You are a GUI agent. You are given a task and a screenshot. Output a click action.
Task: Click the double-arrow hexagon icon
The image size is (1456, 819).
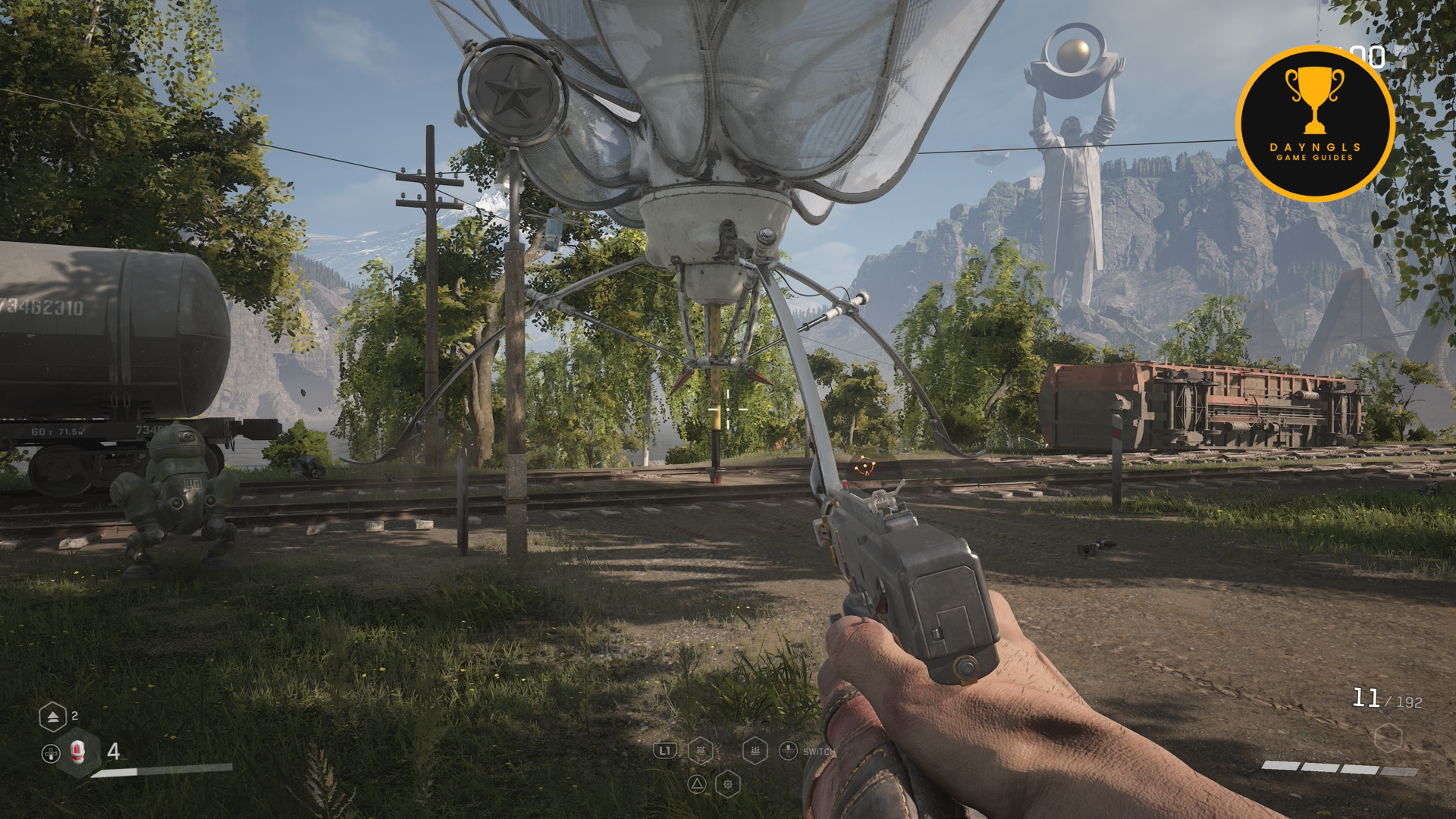tap(52, 717)
